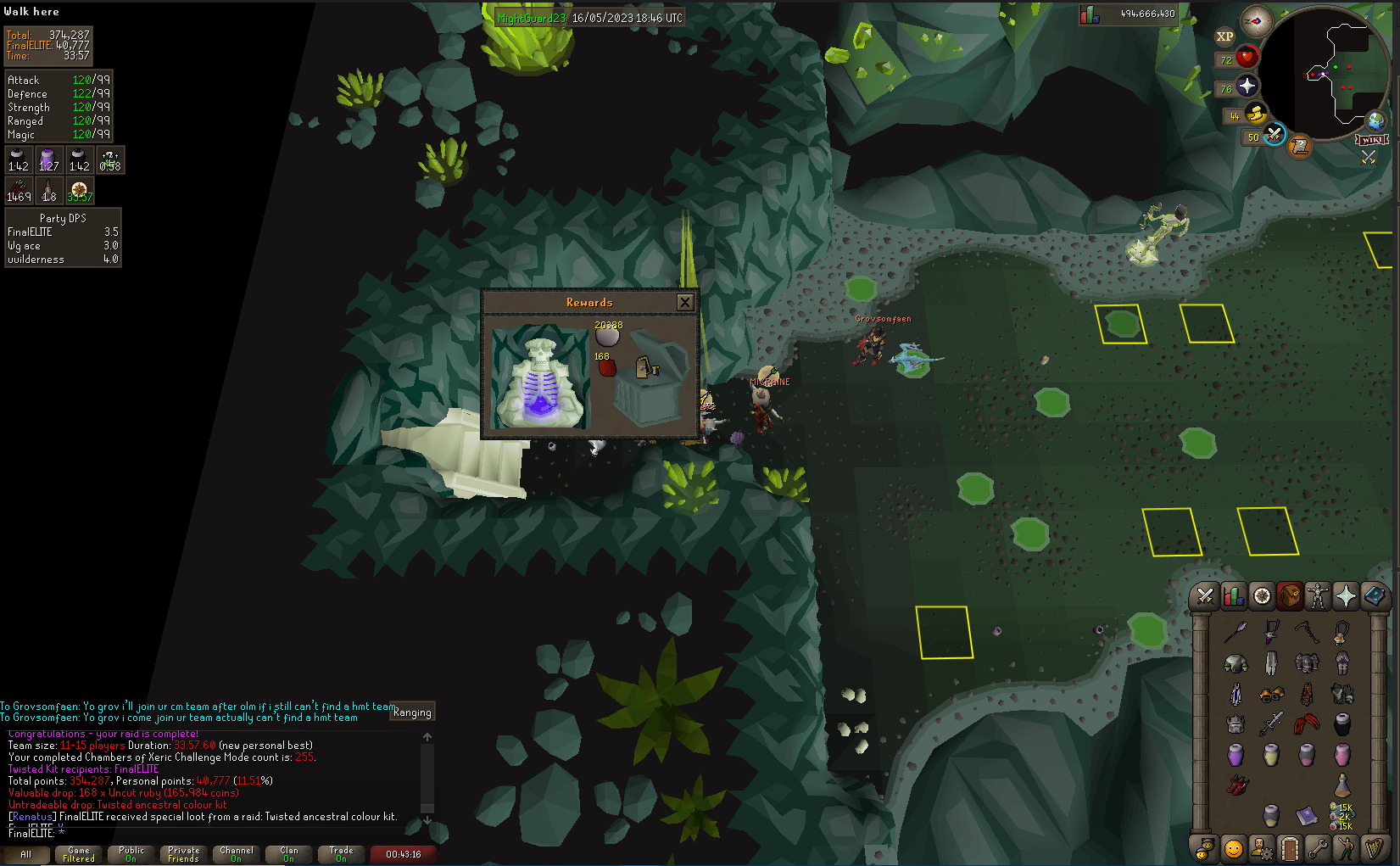
Task: Open the wrench Settings tab
Action: click(1318, 848)
